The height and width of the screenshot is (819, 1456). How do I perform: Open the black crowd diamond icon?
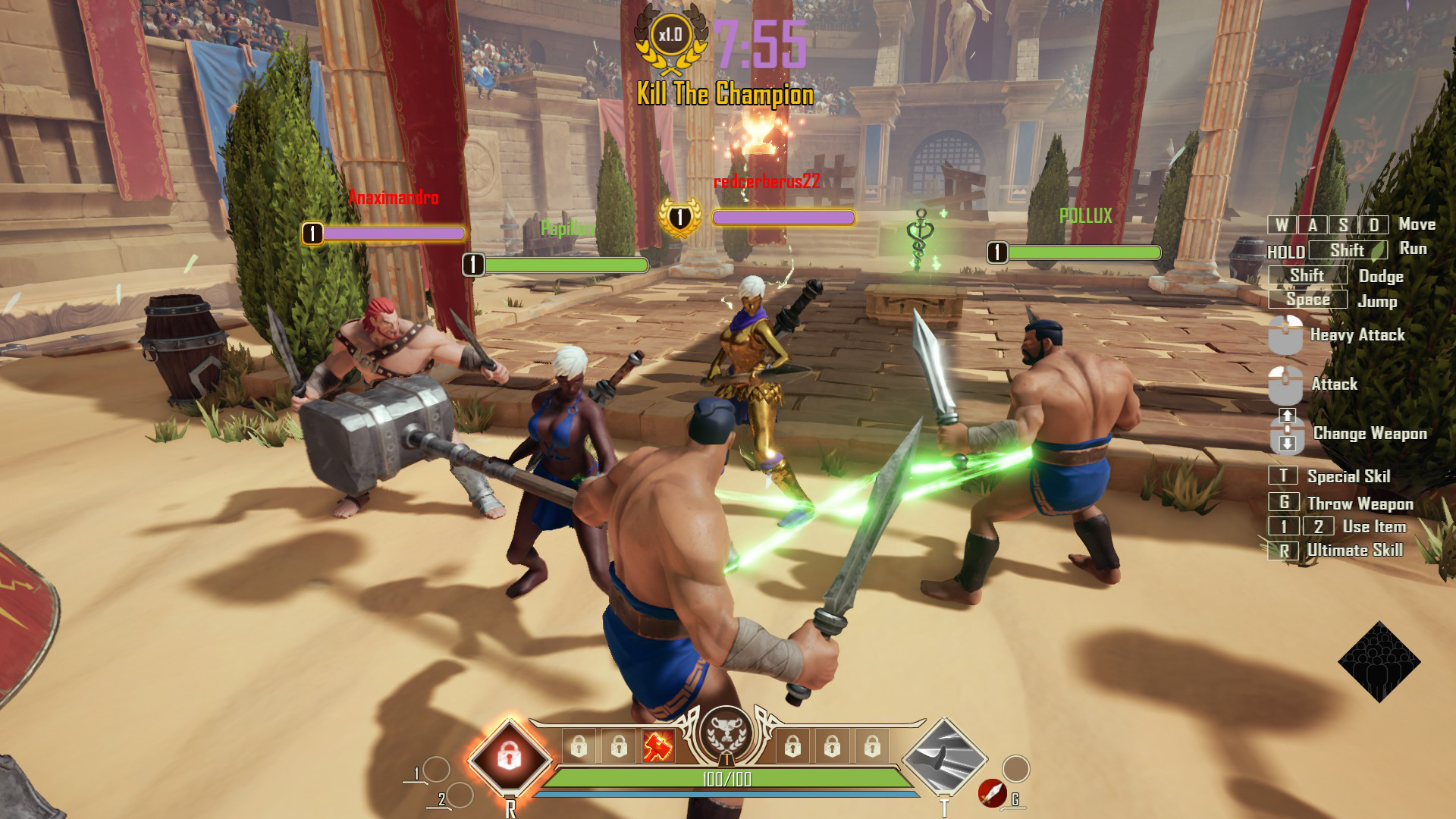coord(1379,662)
